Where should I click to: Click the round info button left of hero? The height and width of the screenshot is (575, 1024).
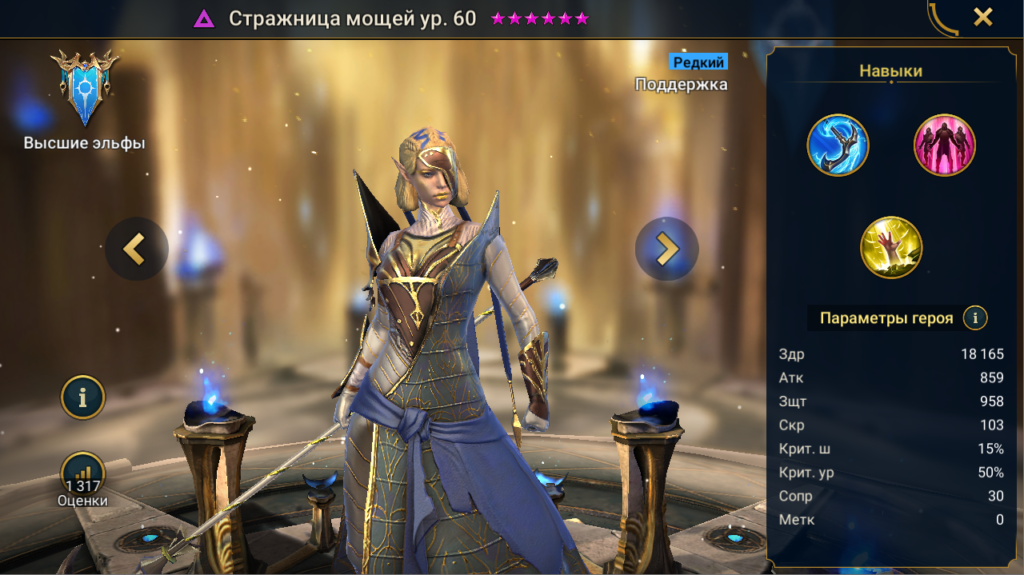tap(83, 397)
